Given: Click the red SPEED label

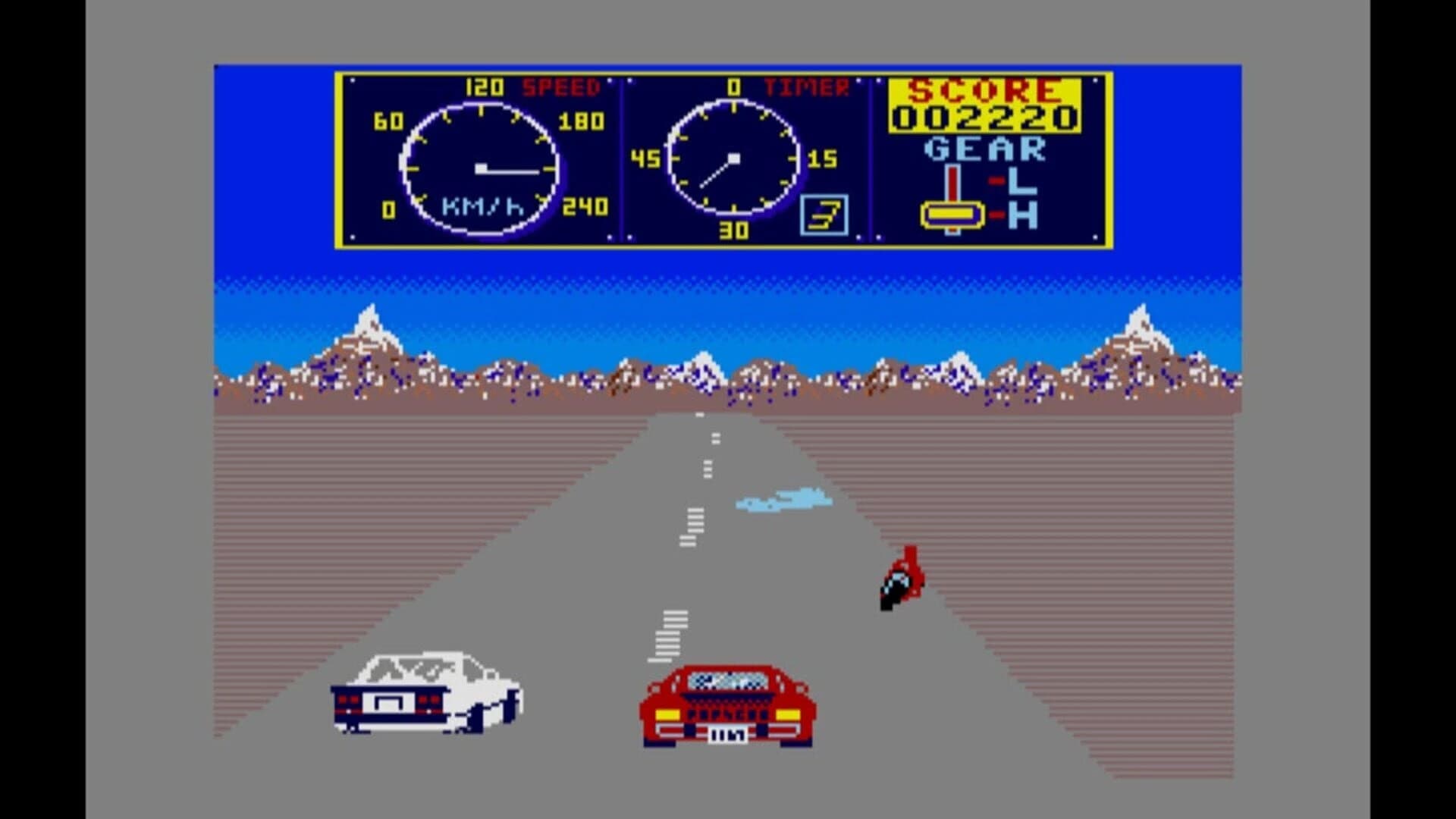Looking at the screenshot, I should [x=560, y=87].
